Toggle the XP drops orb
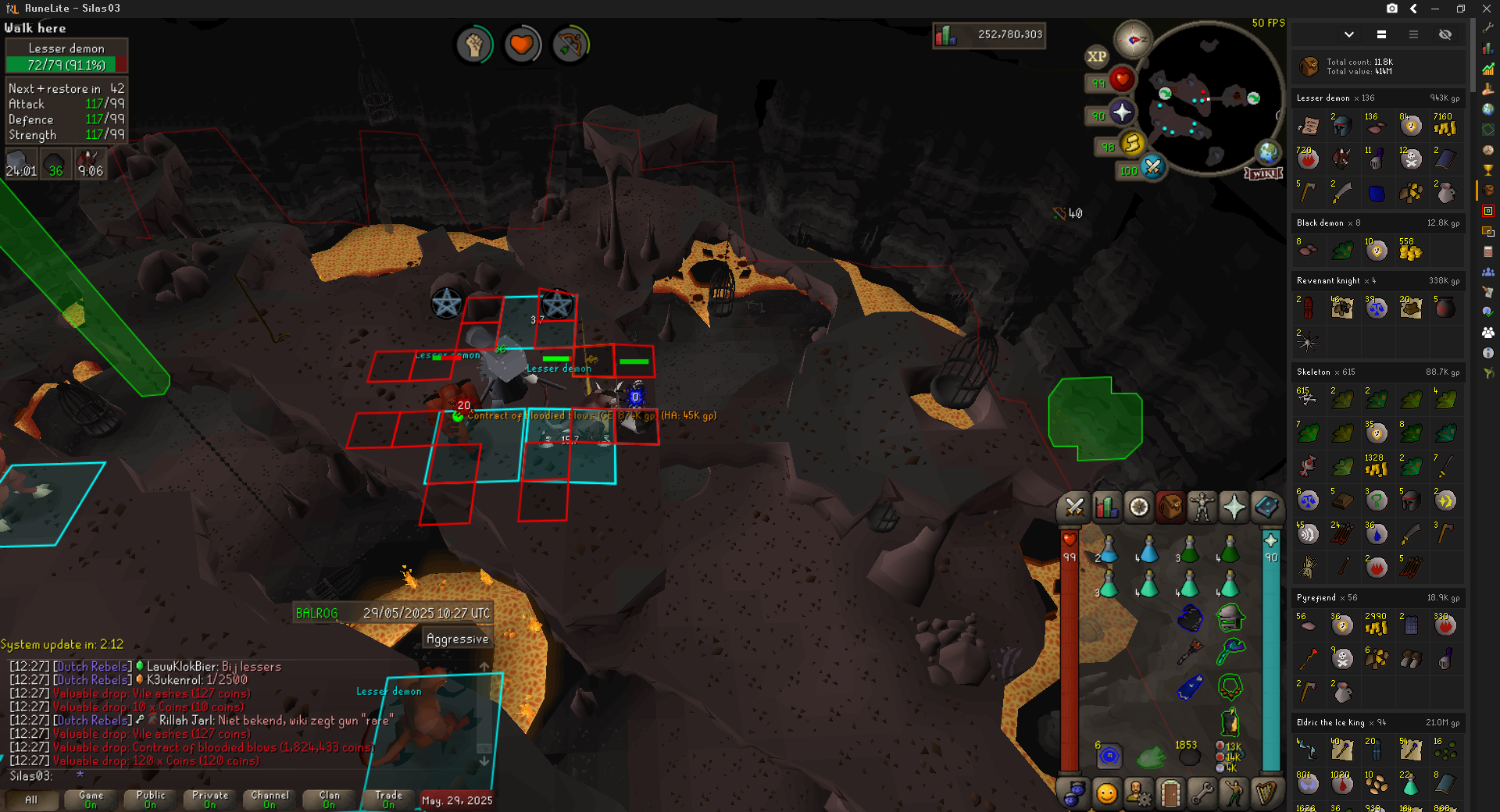The image size is (1500, 812). point(1097,56)
